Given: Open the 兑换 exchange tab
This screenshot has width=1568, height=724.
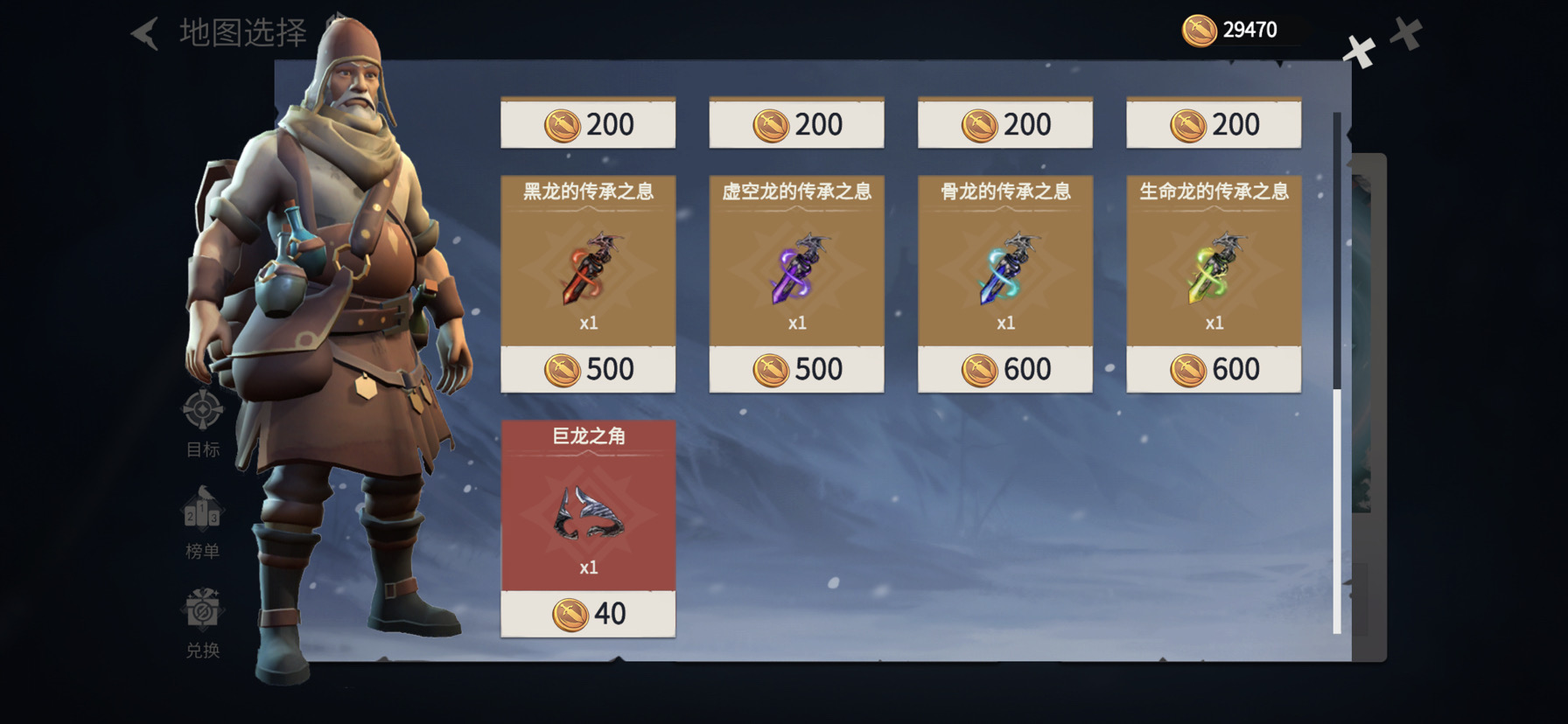Looking at the screenshot, I should pyautogui.click(x=202, y=623).
